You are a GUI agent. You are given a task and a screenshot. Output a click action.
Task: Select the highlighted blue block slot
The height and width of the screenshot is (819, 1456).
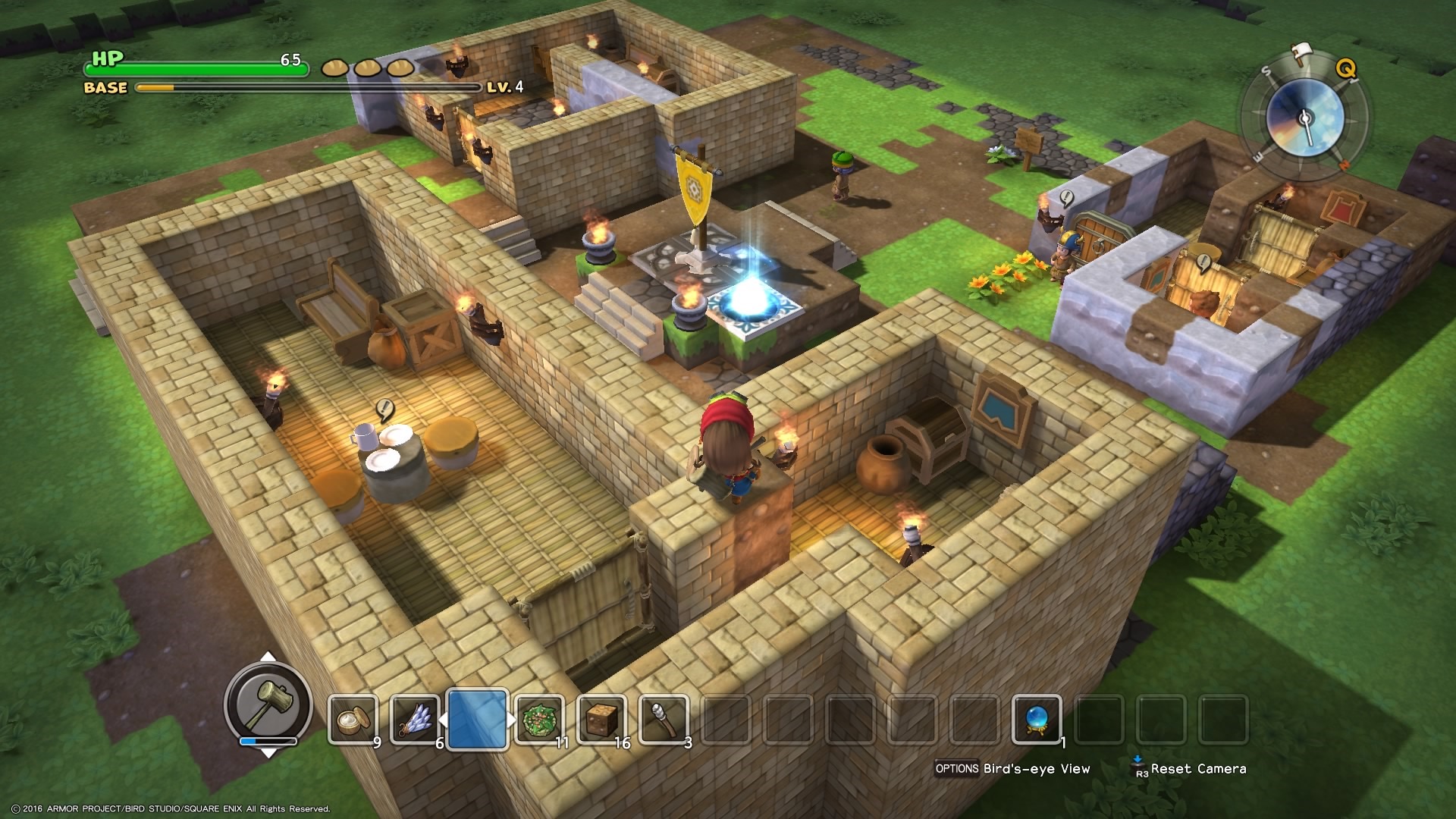[x=477, y=720]
